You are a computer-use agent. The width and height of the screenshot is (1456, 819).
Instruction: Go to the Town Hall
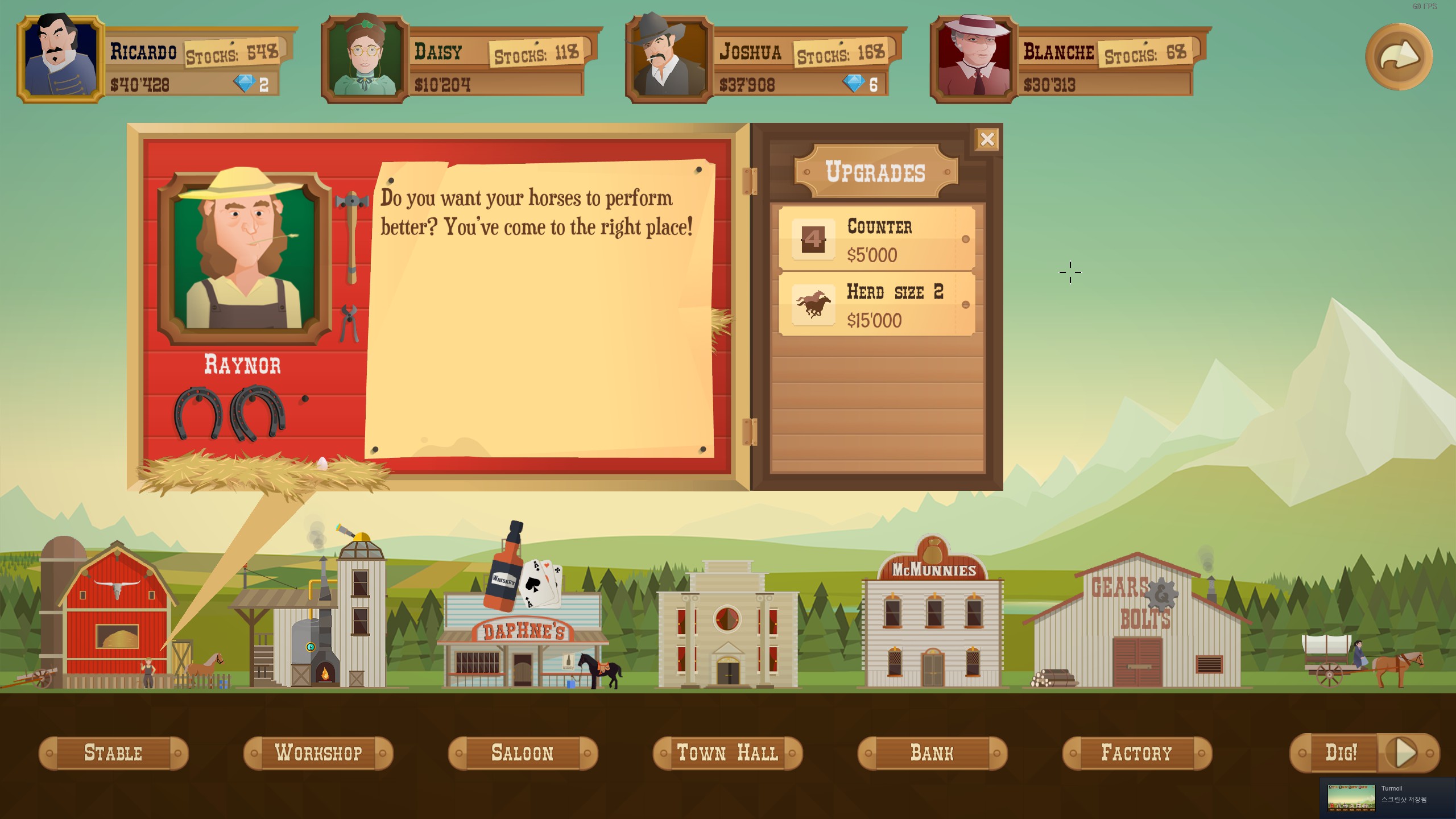(727, 753)
